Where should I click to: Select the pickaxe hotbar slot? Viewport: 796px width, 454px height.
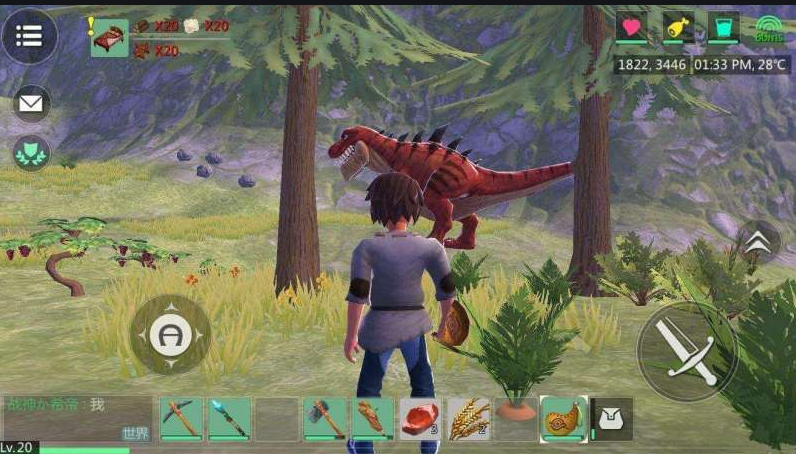click(181, 418)
